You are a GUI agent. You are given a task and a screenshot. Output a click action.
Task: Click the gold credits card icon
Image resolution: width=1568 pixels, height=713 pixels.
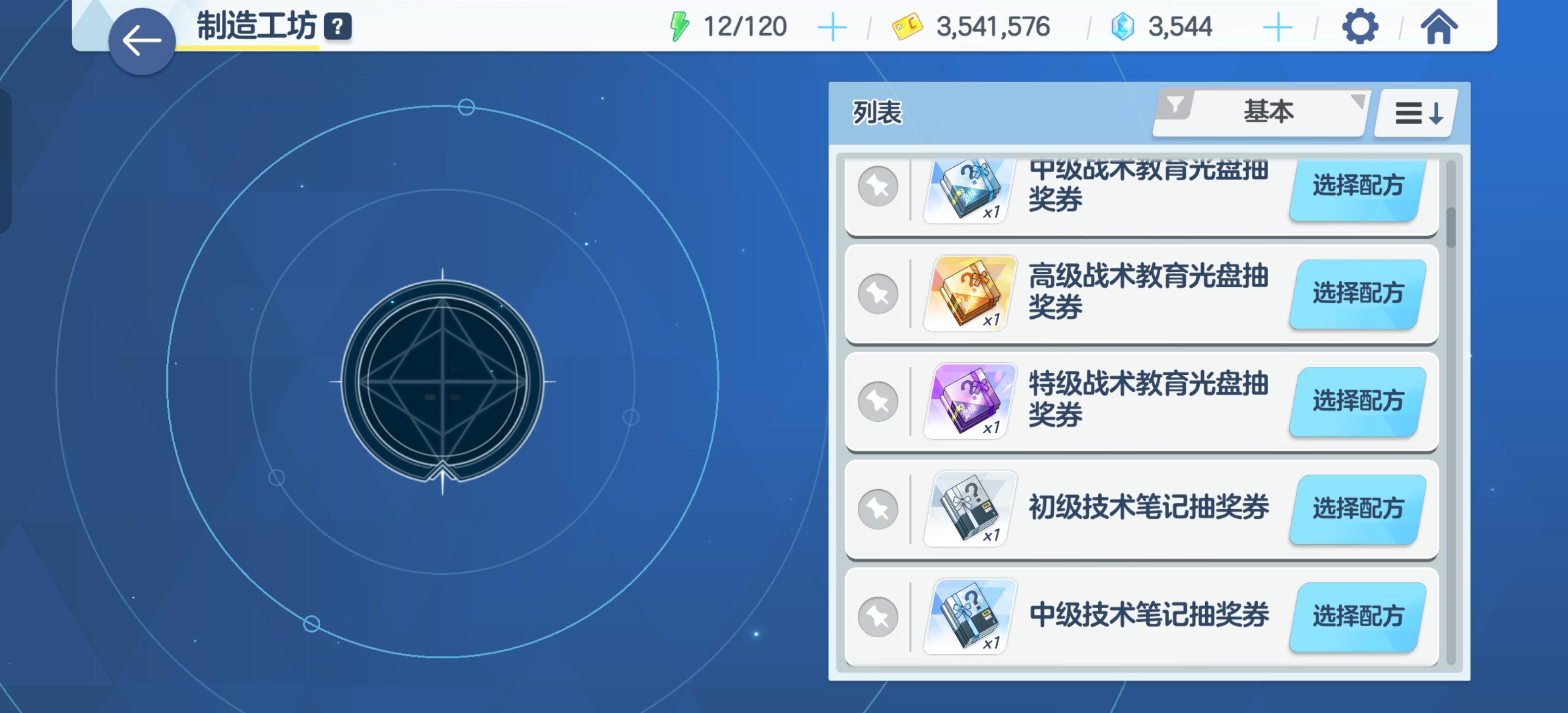click(907, 26)
